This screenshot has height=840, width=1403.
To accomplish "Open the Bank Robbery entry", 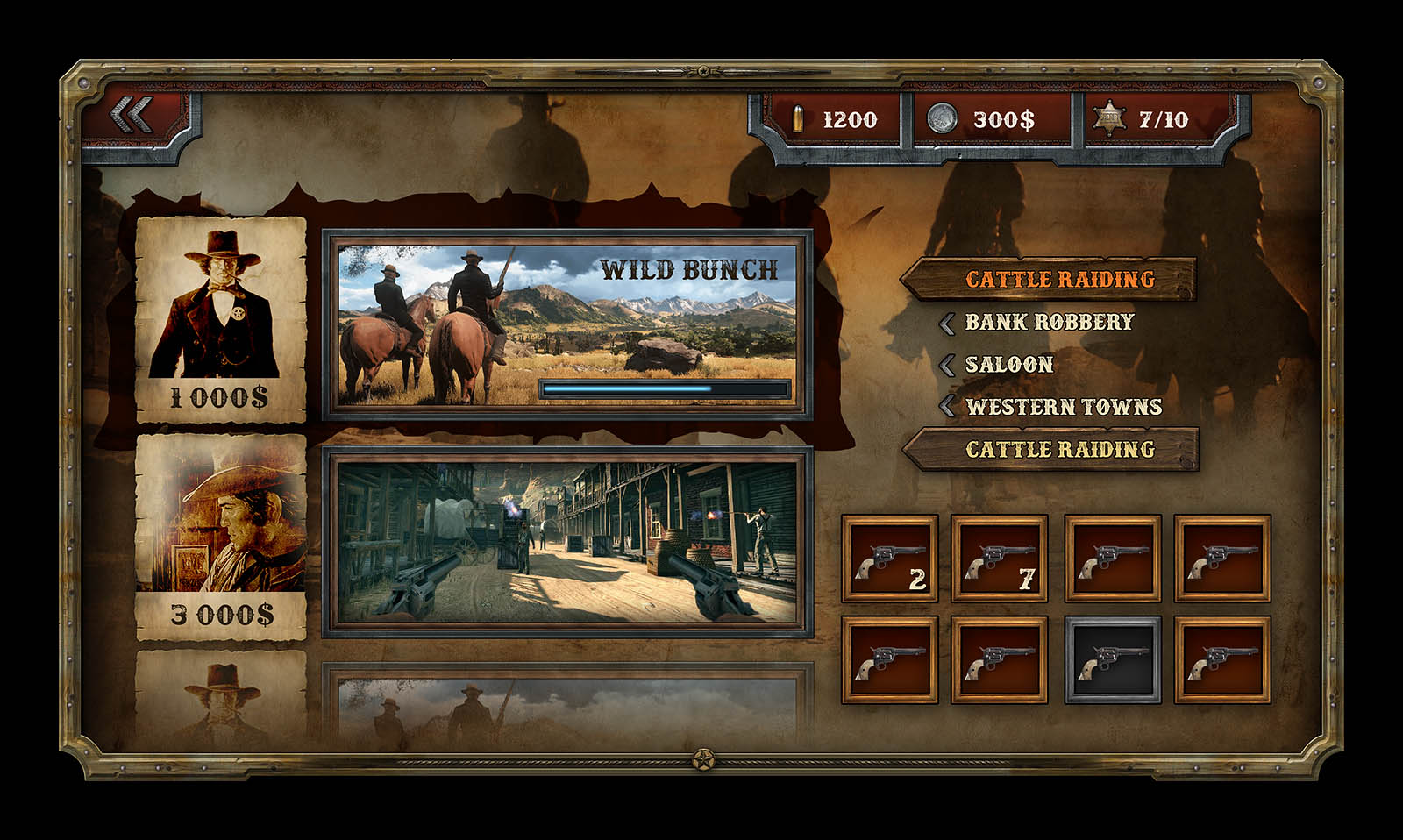I will tap(1049, 322).
